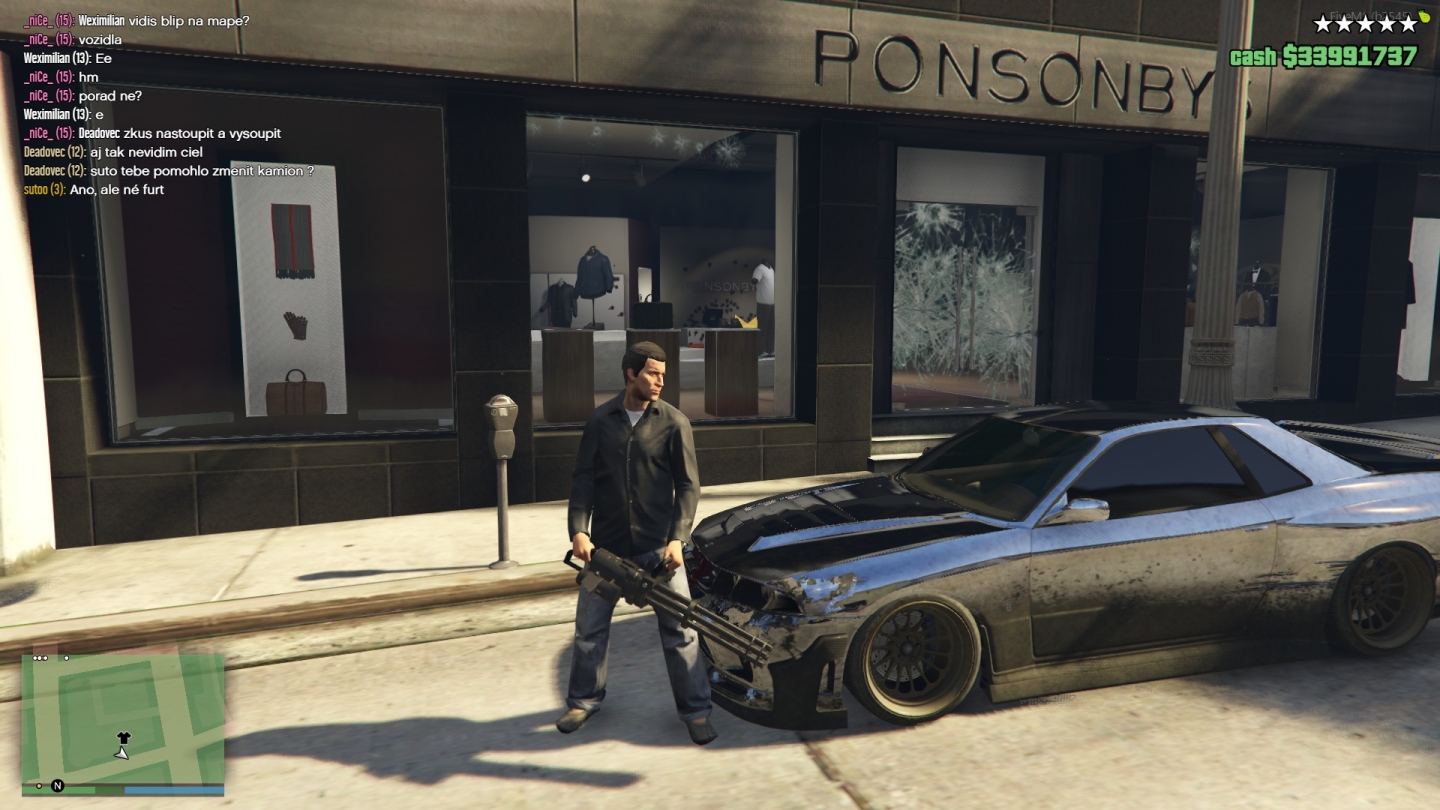
Task: Select the top chat message about blip na mape
Action: point(164,20)
